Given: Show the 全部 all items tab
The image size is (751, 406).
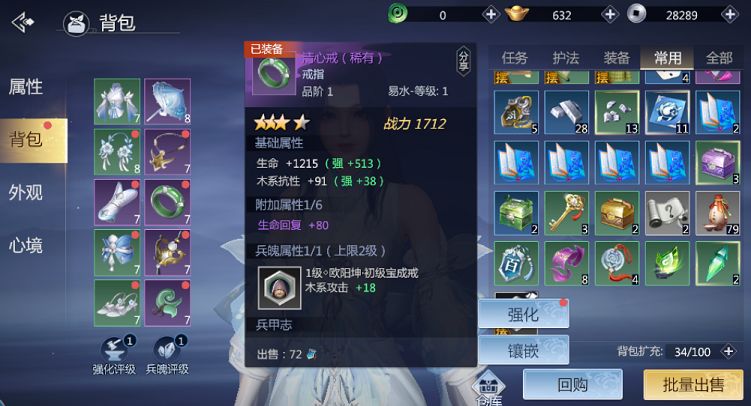Looking at the screenshot, I should 718,58.
